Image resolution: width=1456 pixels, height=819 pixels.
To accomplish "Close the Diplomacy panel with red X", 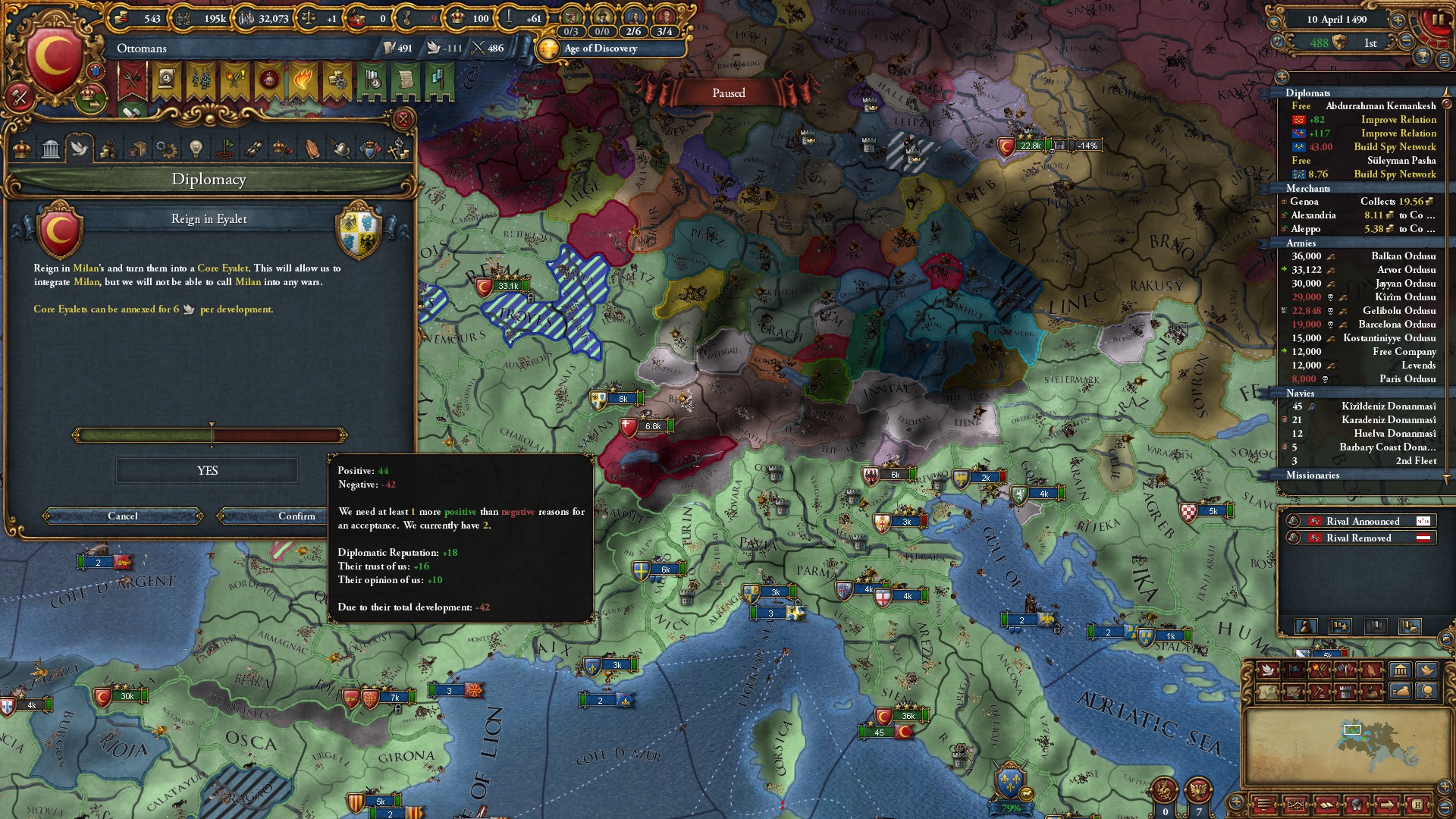I will pos(403,119).
